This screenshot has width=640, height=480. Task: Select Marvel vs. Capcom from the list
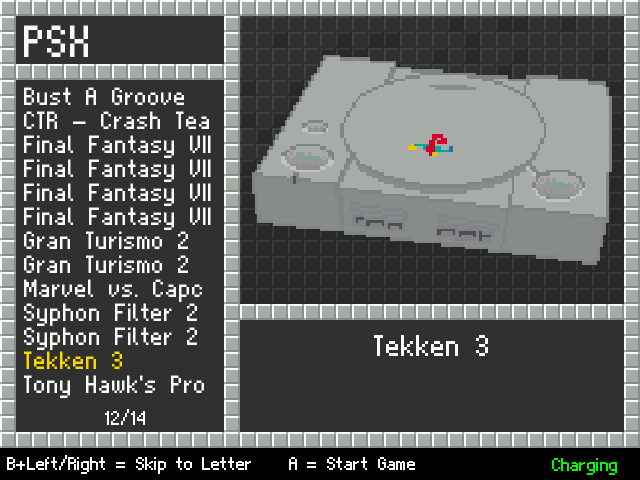(113, 289)
